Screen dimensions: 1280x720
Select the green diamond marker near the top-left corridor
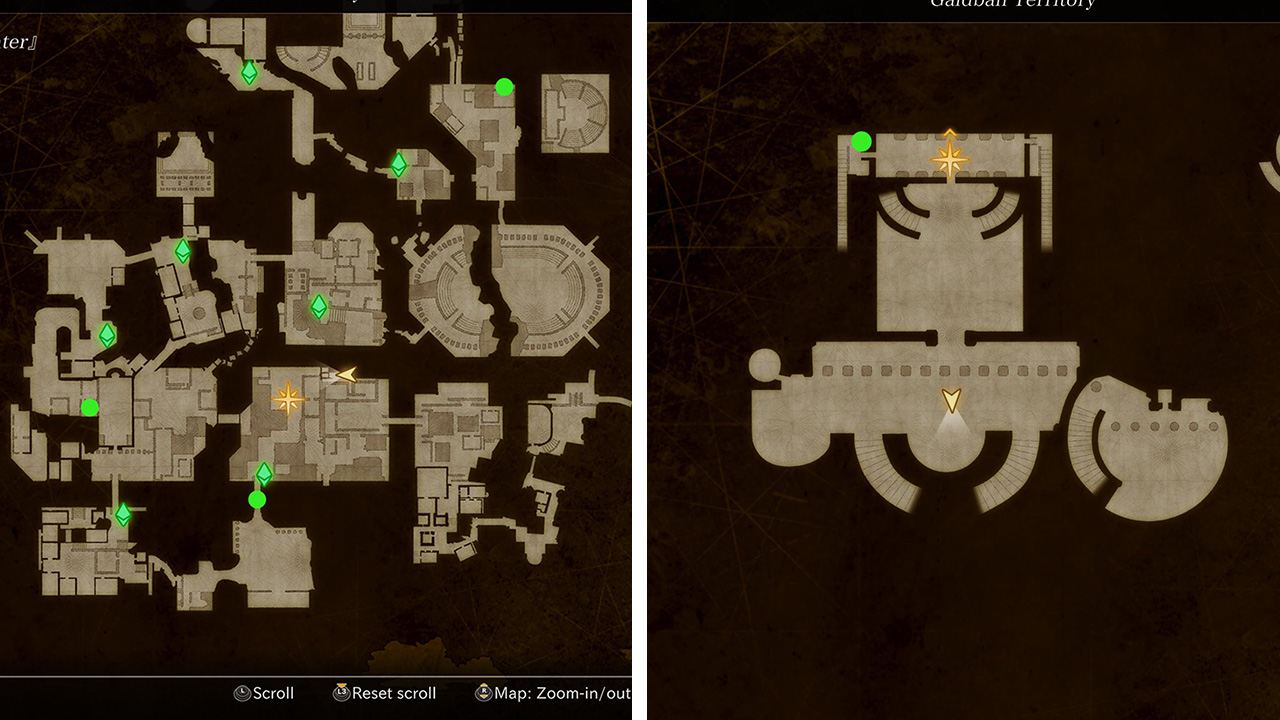point(251,73)
